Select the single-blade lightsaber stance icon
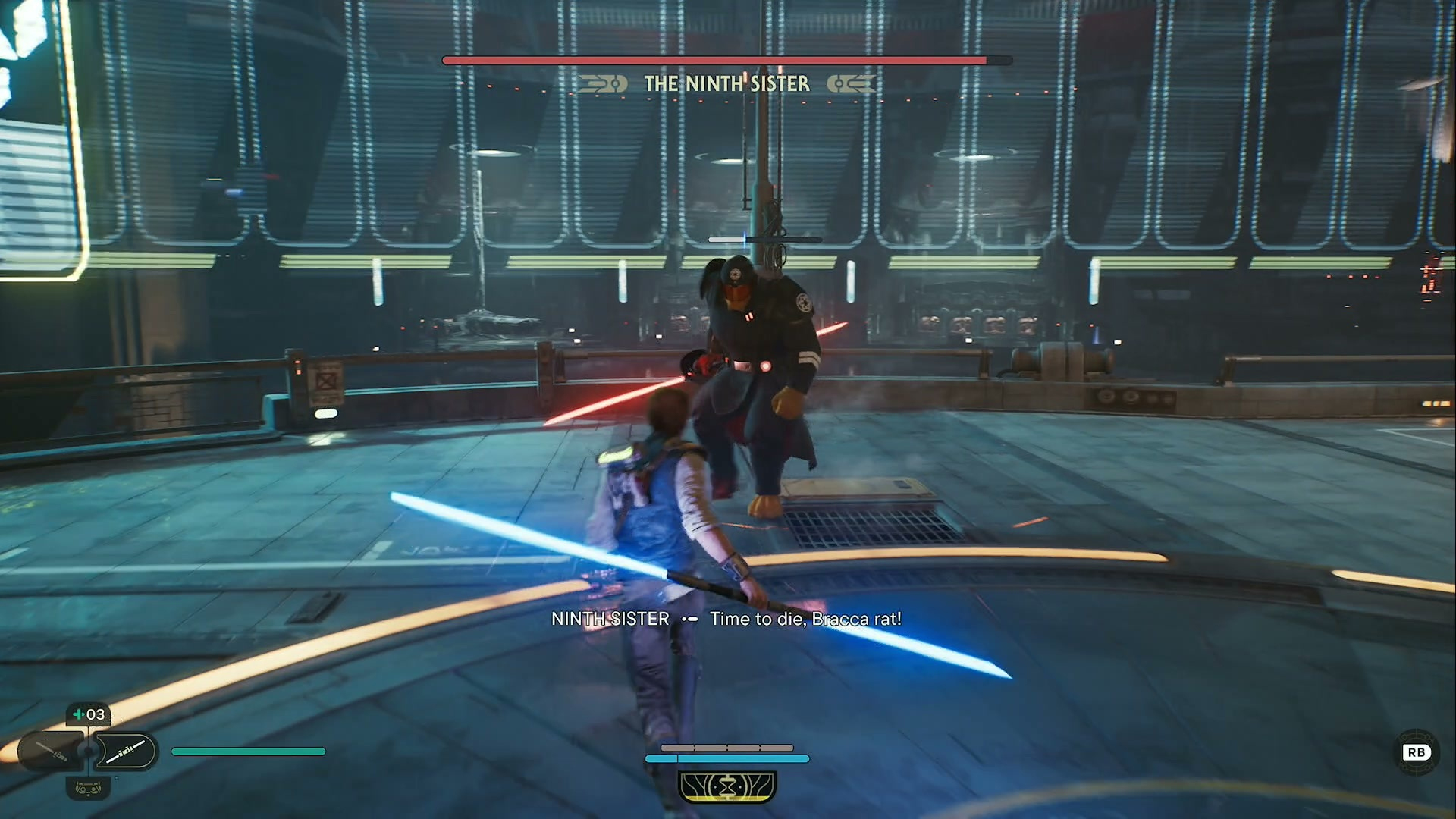This screenshot has width=1456, height=819. [125, 752]
